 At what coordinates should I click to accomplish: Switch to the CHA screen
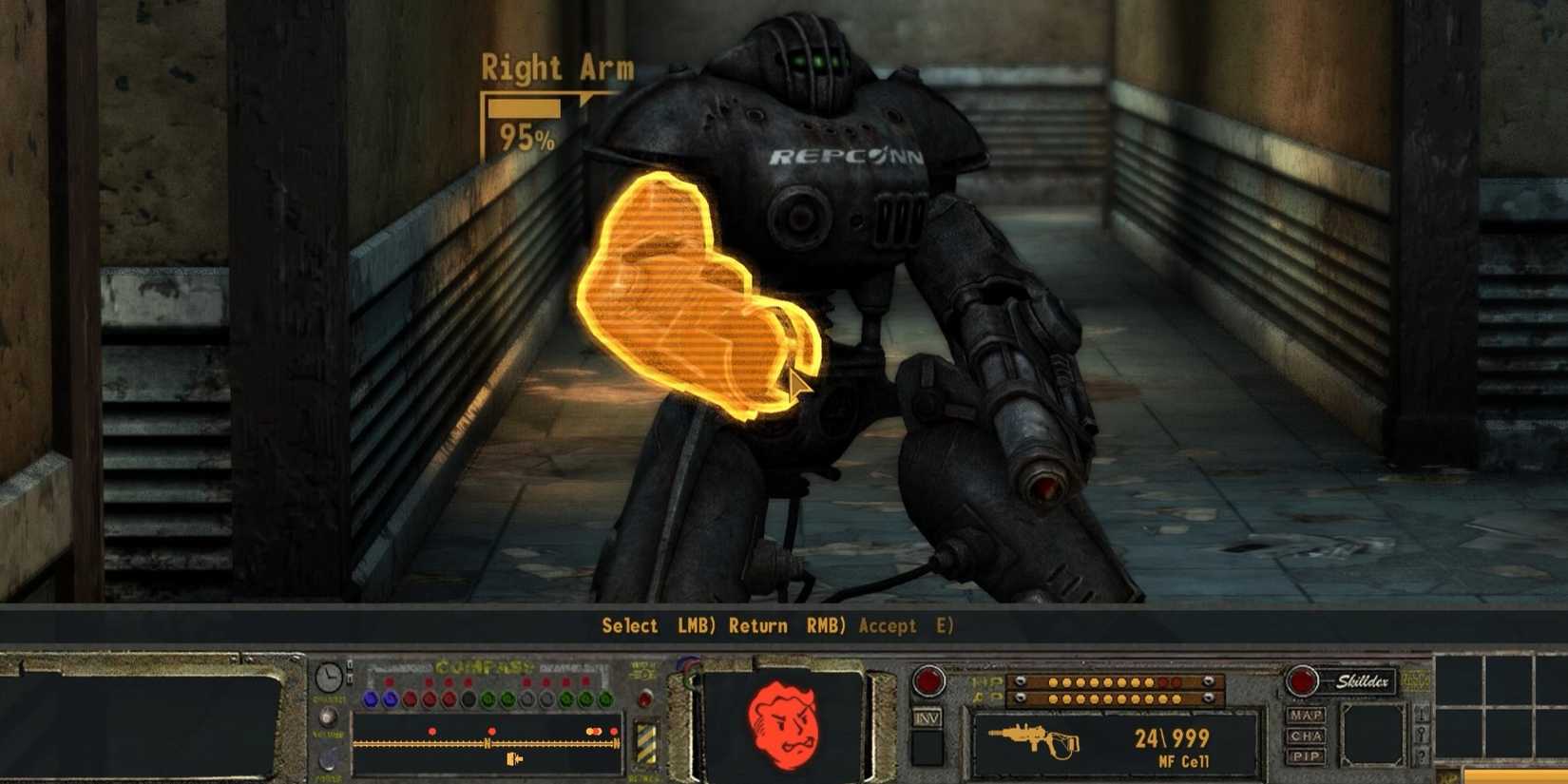1306,735
